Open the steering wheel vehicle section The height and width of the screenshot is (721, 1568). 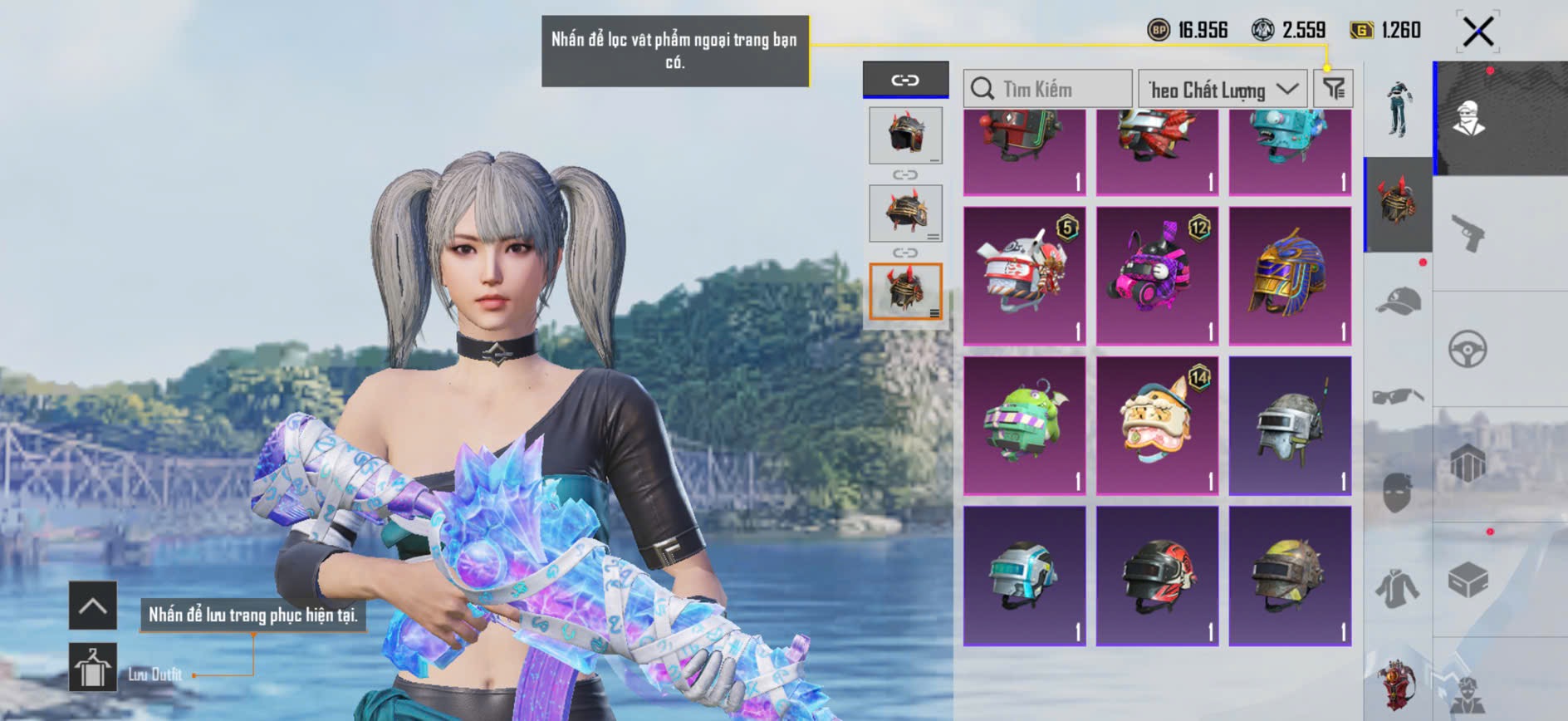coord(1468,349)
